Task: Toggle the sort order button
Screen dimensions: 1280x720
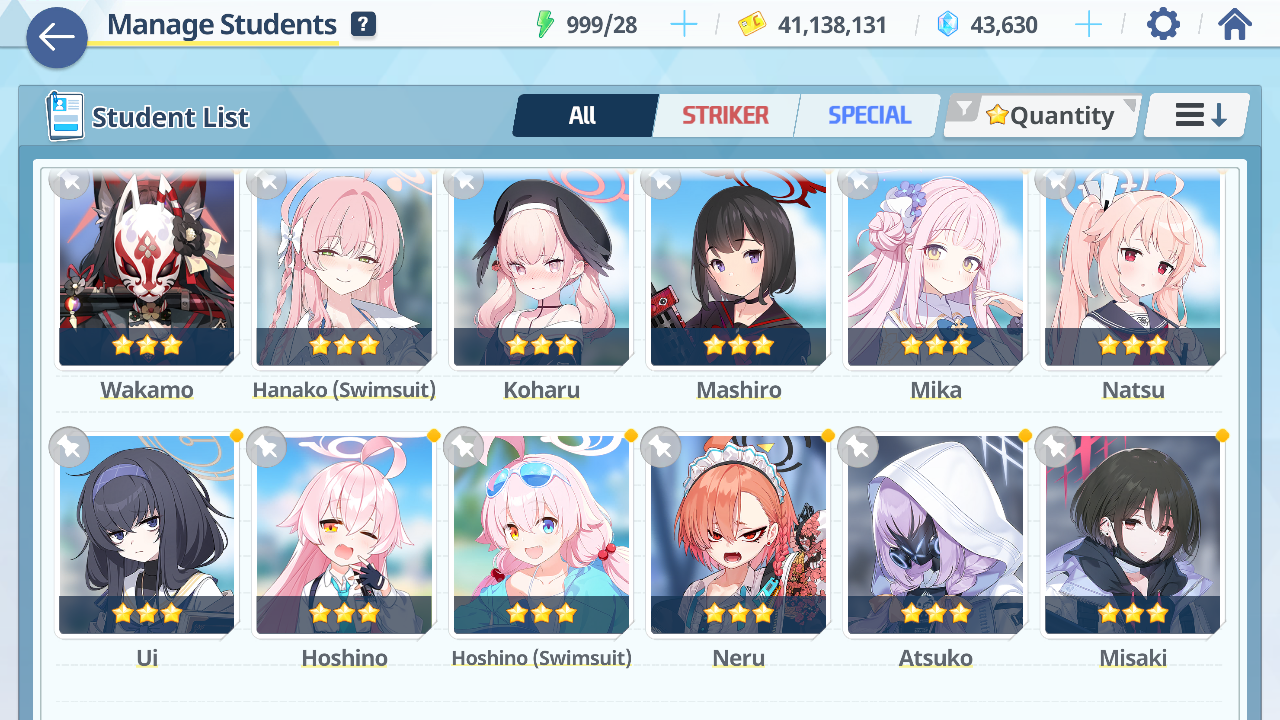Action: [1198, 116]
